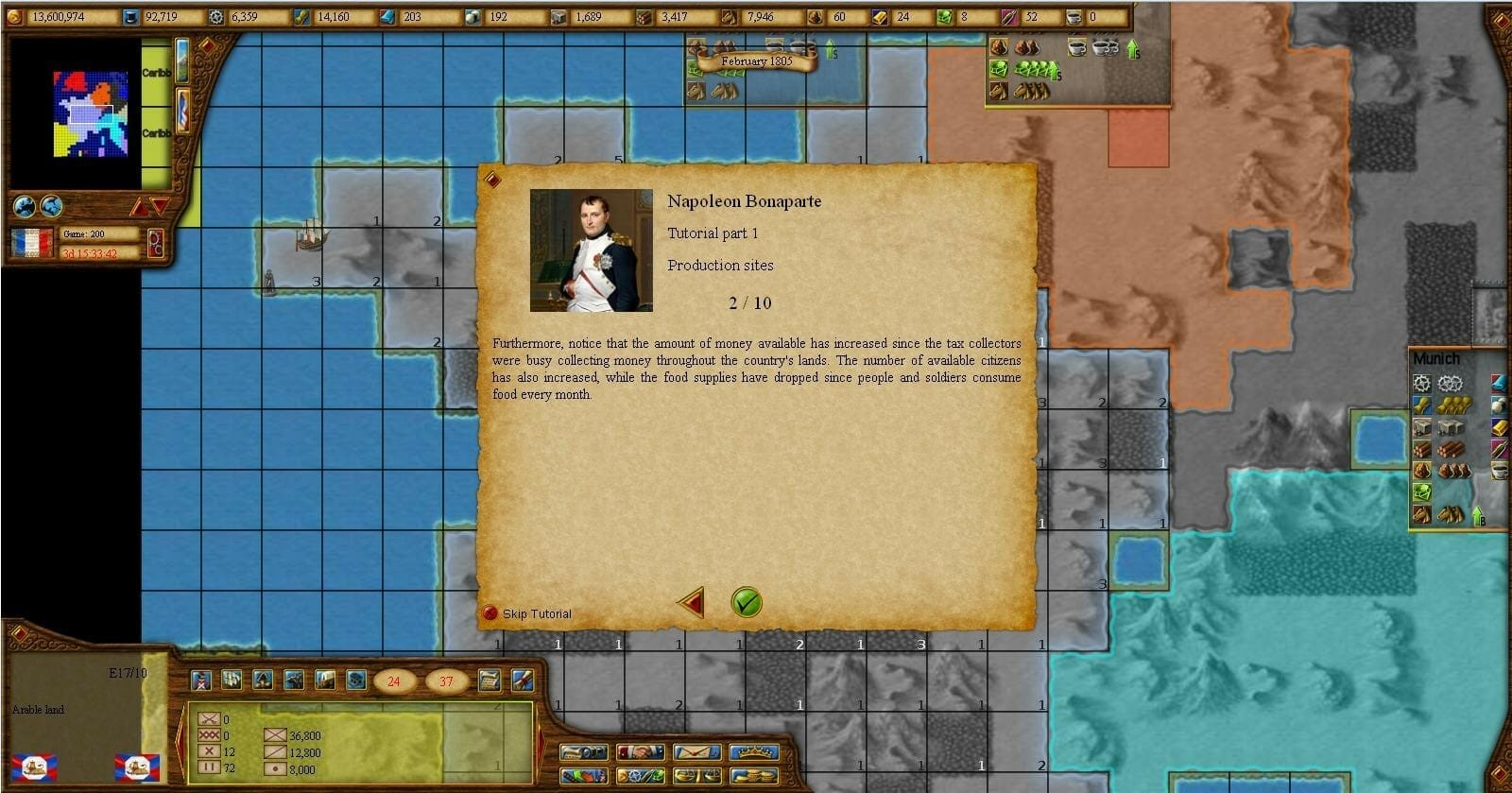This screenshot has height=793, width=1512.
Task: Click the French flag emblem
Action: click(31, 242)
